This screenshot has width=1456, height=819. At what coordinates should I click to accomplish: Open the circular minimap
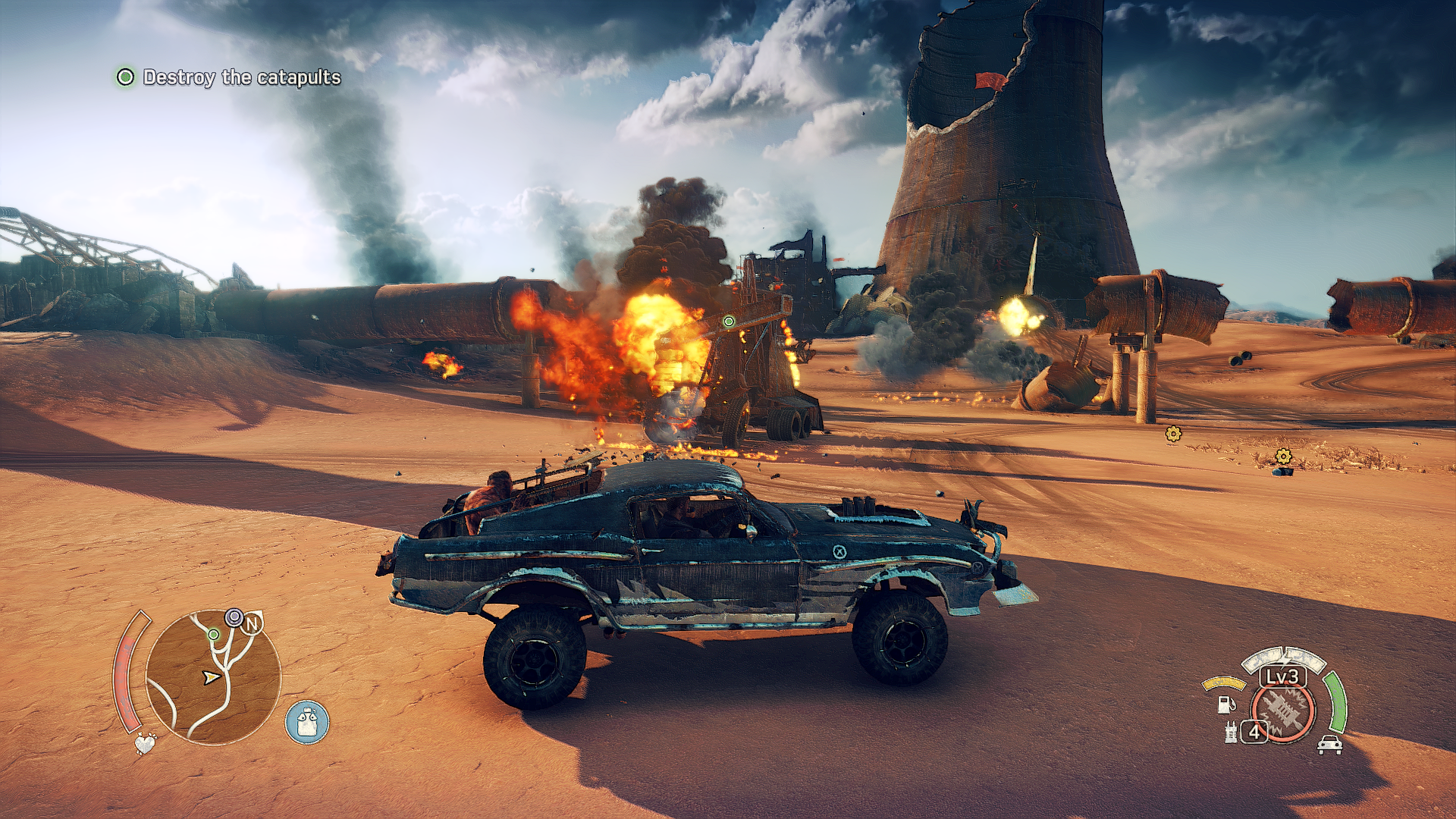213,677
